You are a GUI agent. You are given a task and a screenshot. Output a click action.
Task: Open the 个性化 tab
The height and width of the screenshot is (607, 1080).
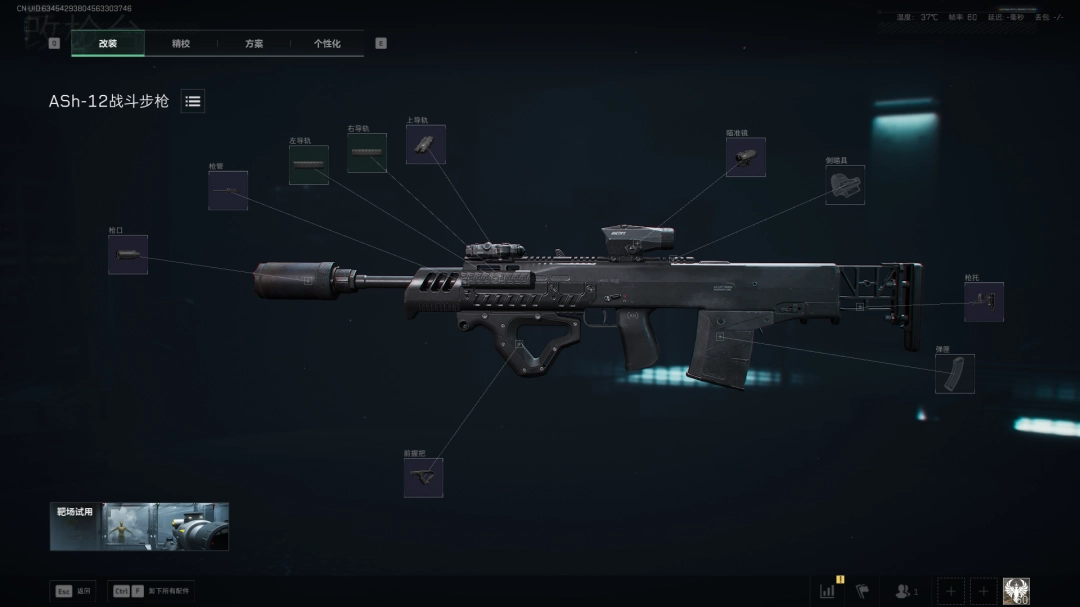pos(327,44)
